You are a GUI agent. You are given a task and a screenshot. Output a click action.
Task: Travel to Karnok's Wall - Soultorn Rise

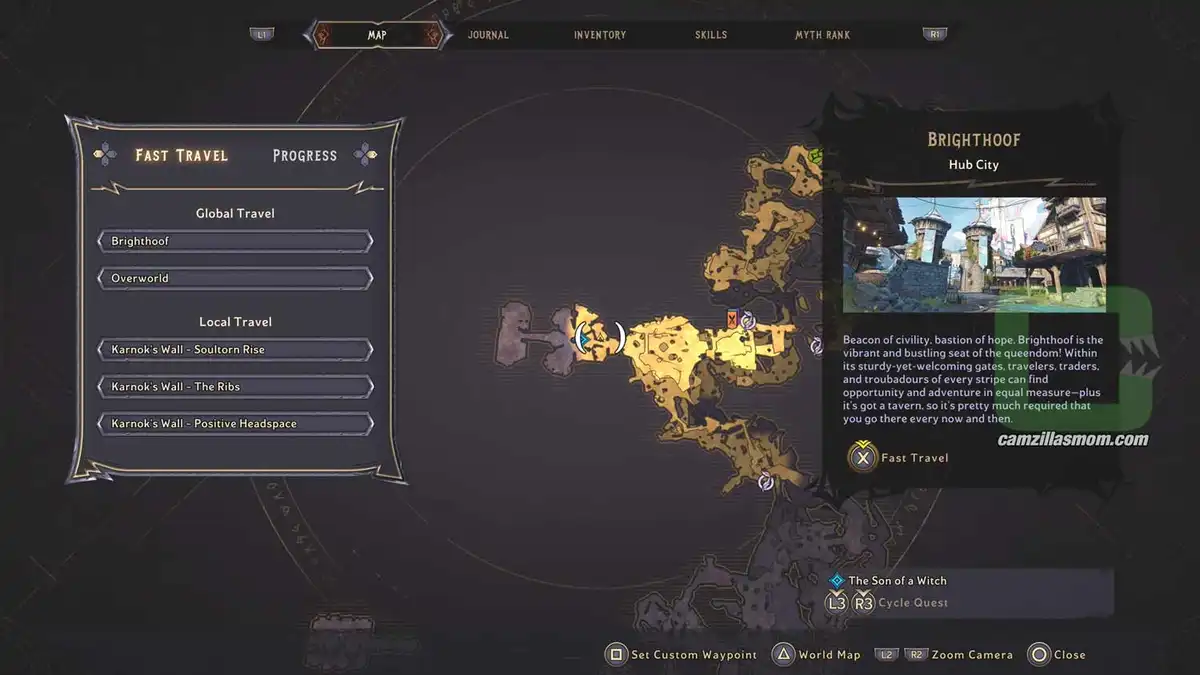pyautogui.click(x=235, y=350)
